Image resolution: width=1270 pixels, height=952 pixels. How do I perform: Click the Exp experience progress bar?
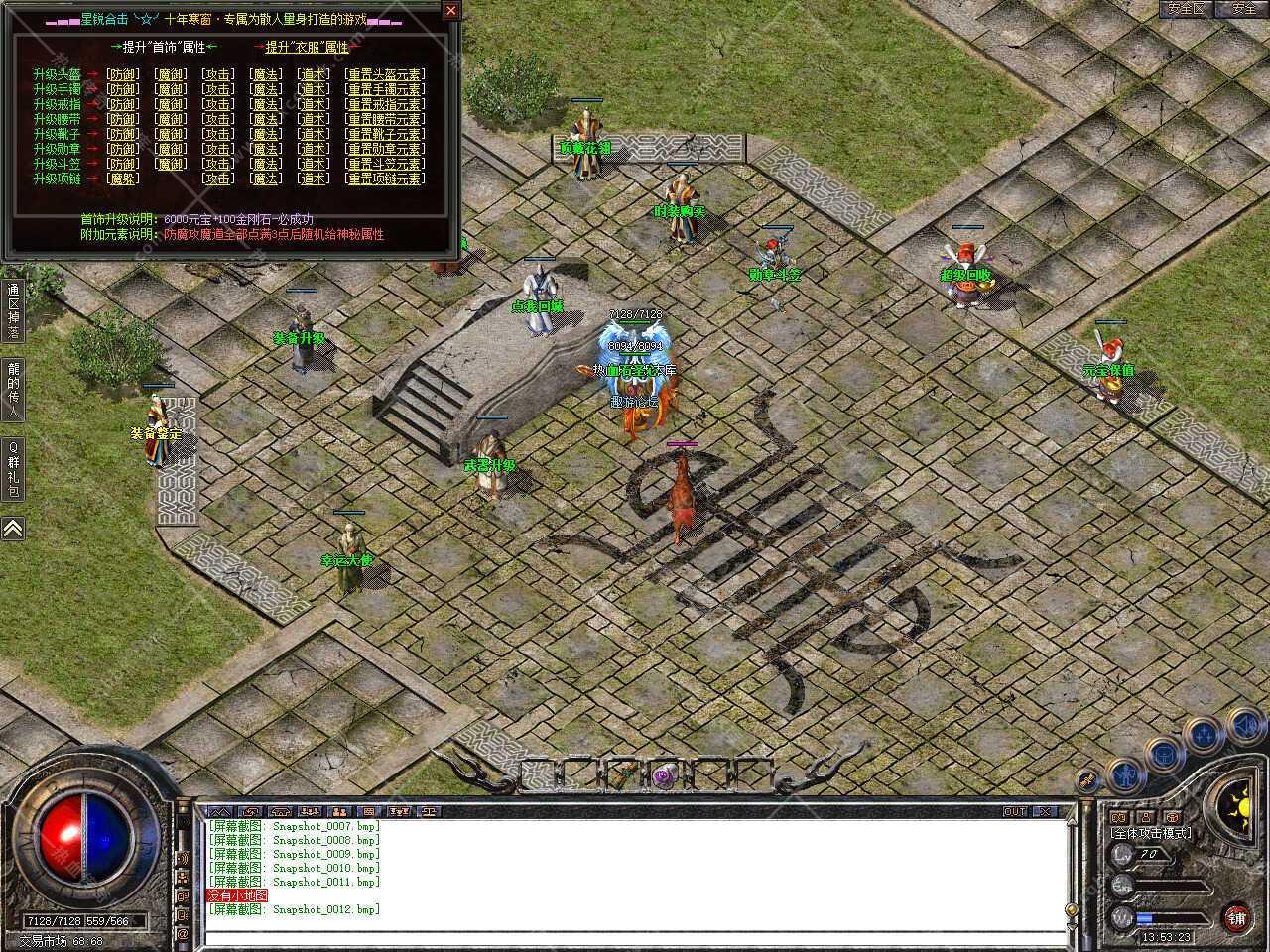pos(1171,885)
